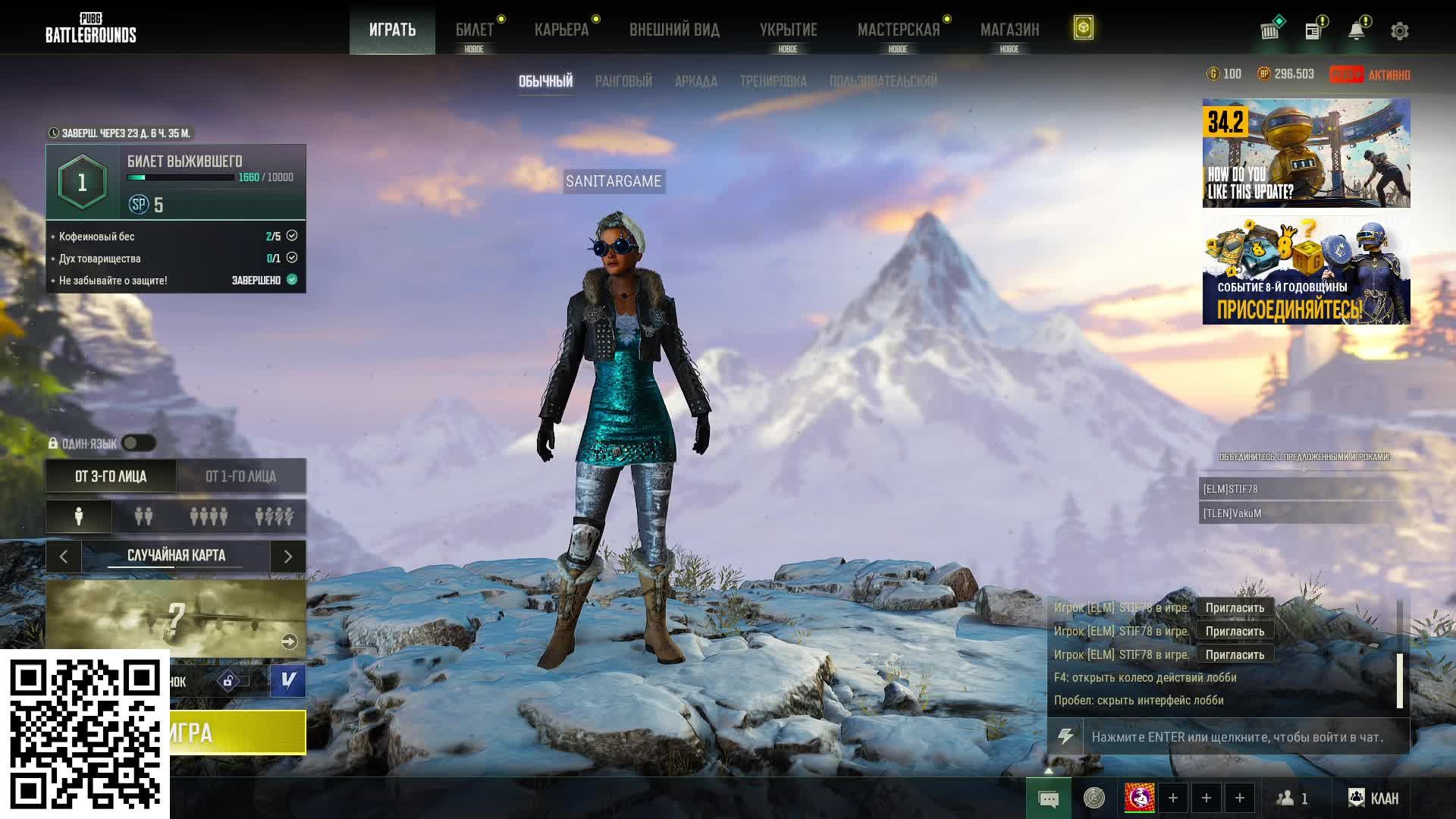The height and width of the screenshot is (819, 1456).
Task: Open the settings gear icon
Action: [x=1400, y=31]
